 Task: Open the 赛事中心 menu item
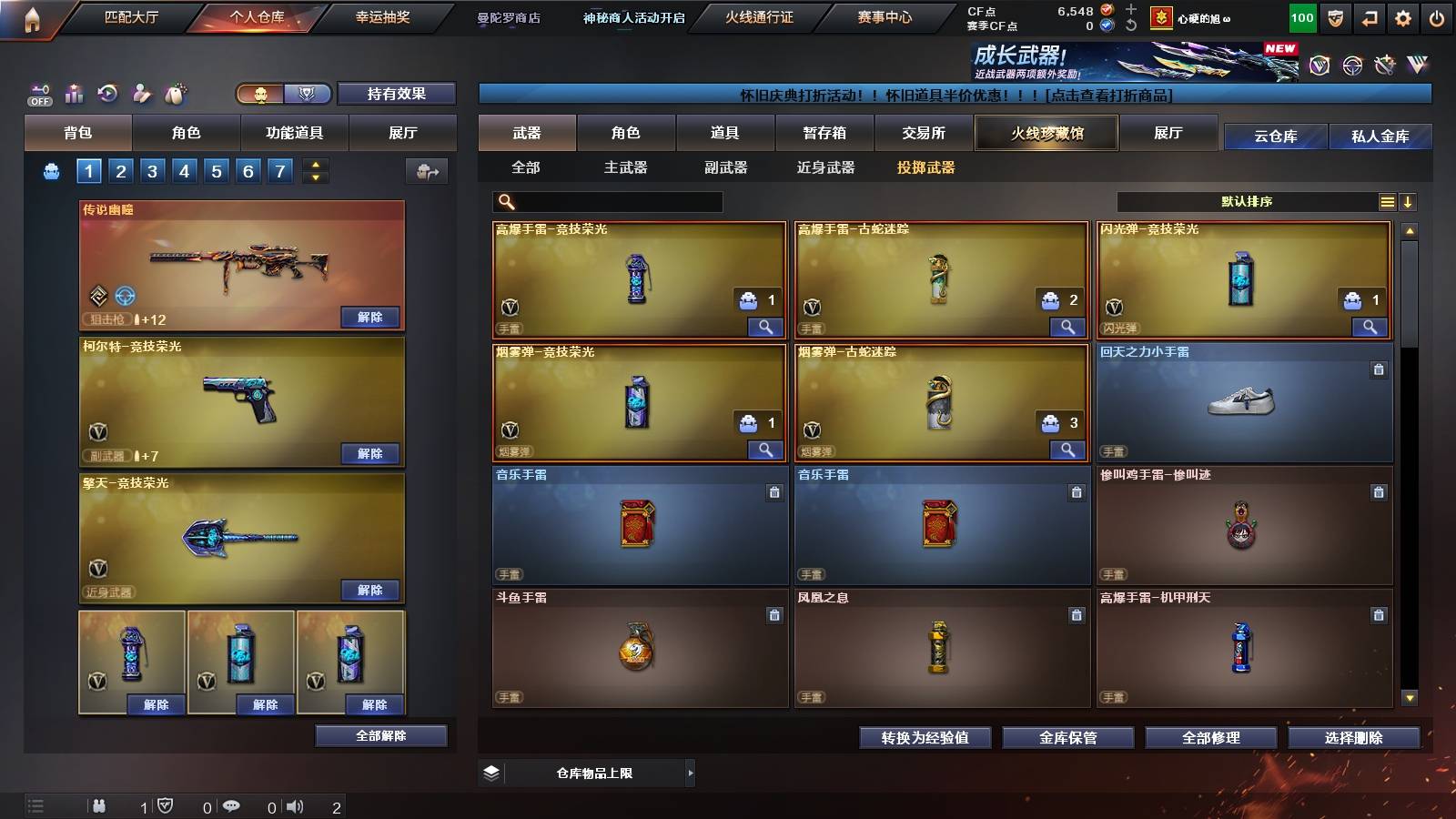point(885,18)
